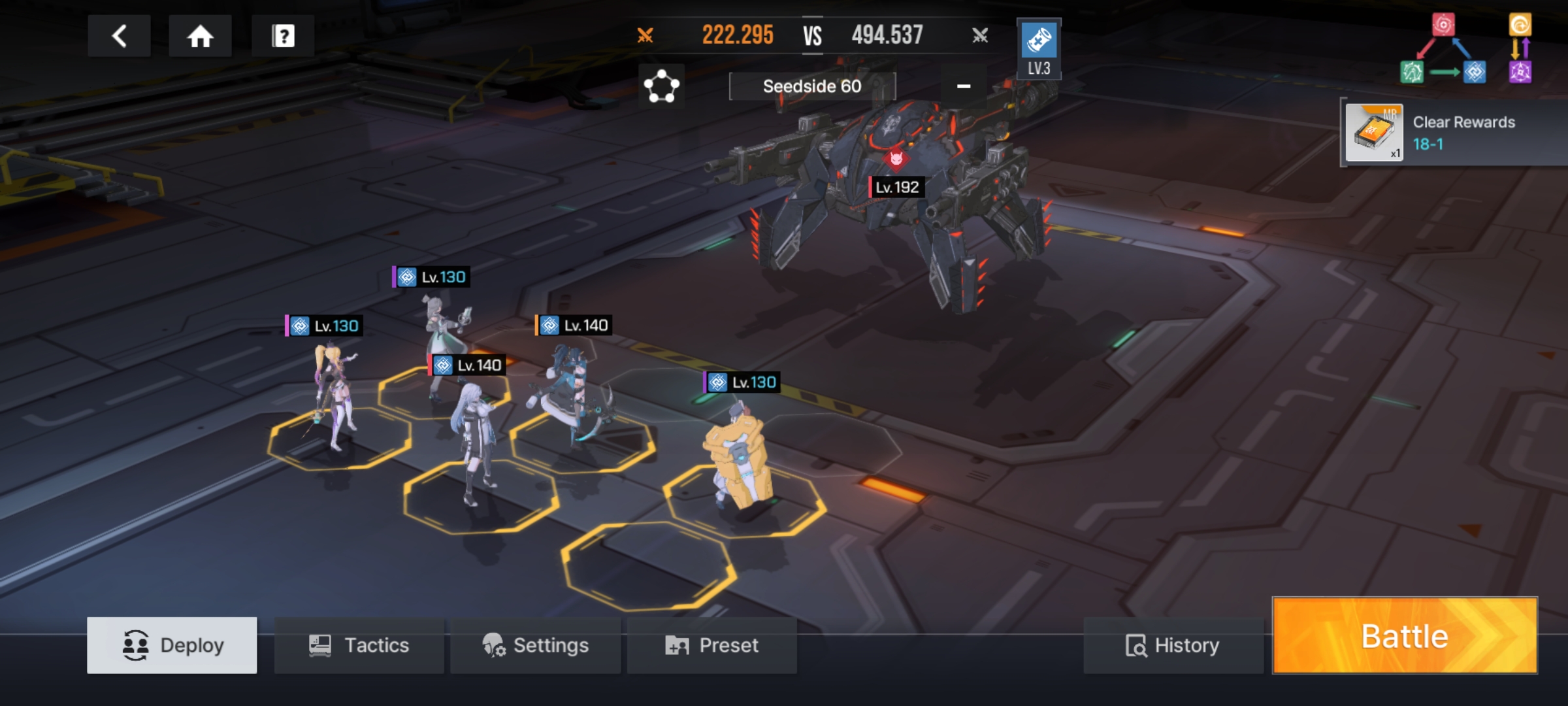Return to the home screen

(200, 36)
